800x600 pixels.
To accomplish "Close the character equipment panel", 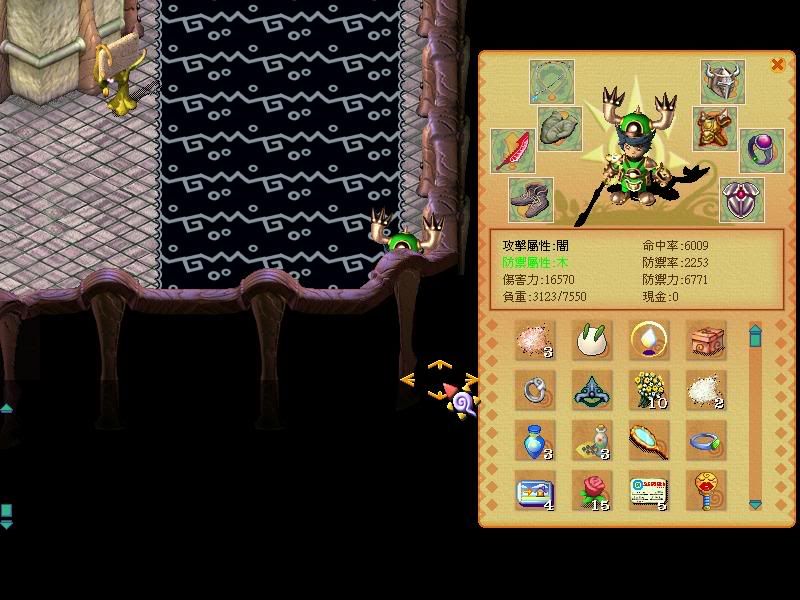I will click(777, 65).
